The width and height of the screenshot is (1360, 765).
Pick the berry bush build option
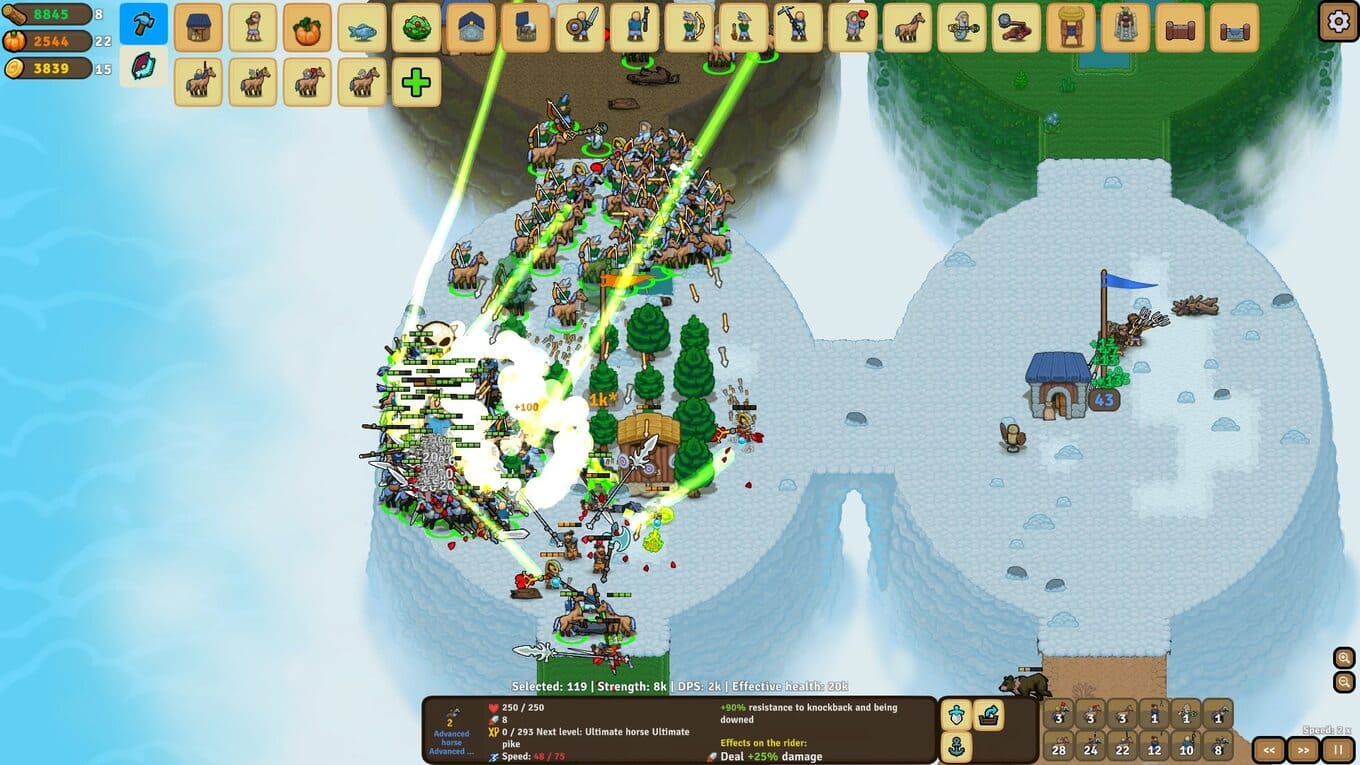pyautogui.click(x=416, y=28)
